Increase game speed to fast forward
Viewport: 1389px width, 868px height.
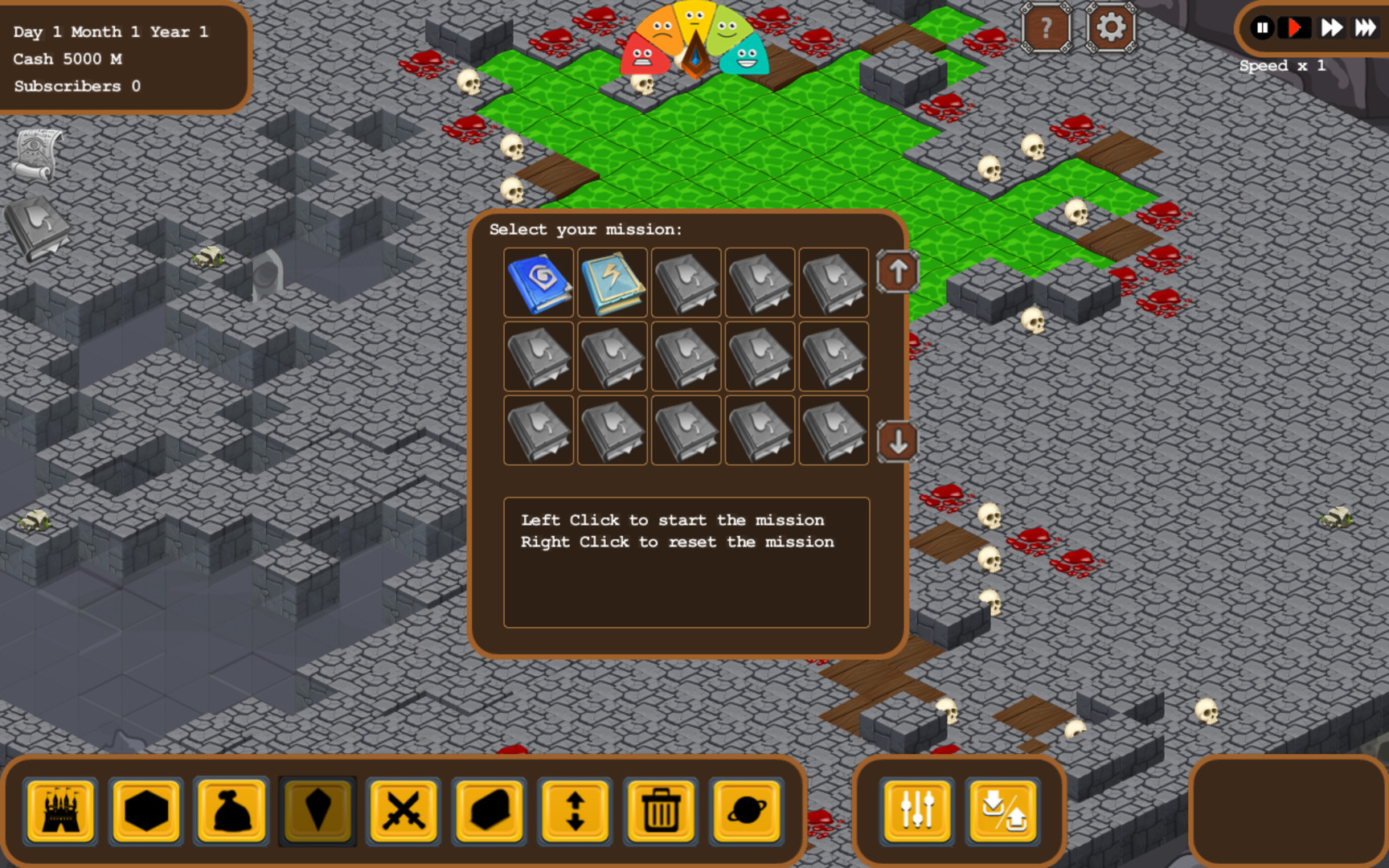1331,28
